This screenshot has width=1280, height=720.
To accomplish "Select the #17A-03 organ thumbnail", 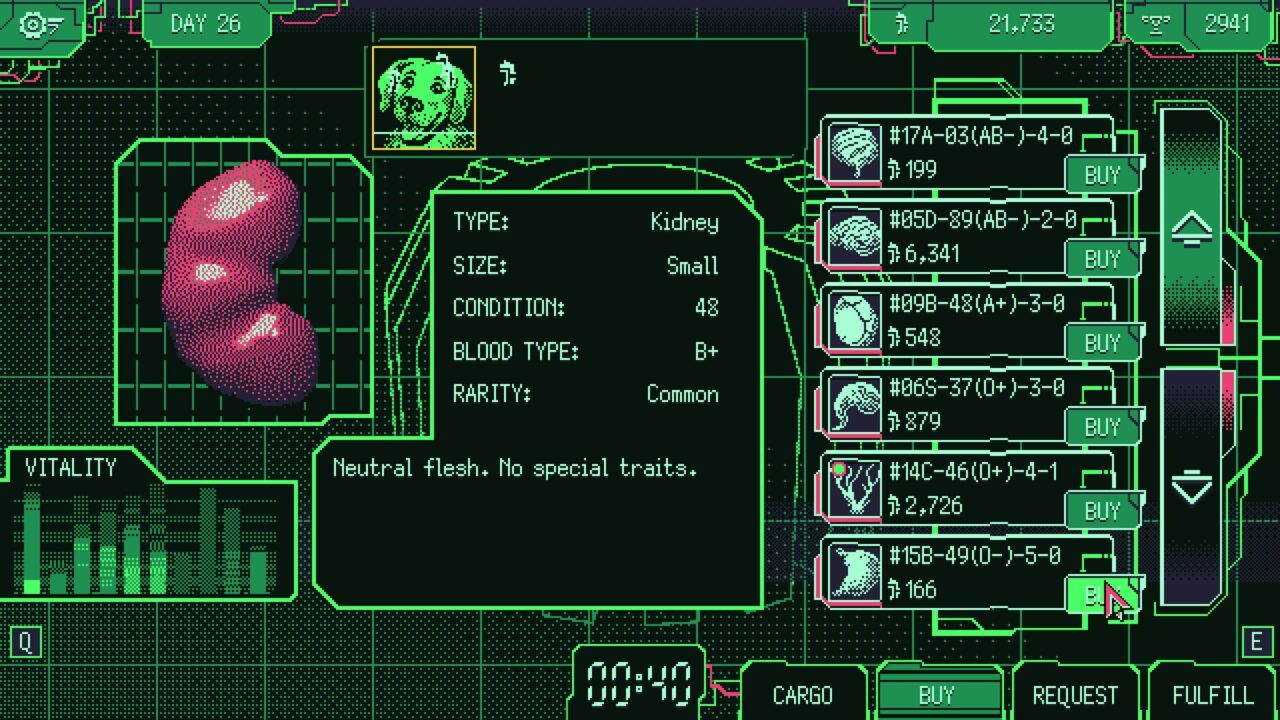I will click(855, 154).
